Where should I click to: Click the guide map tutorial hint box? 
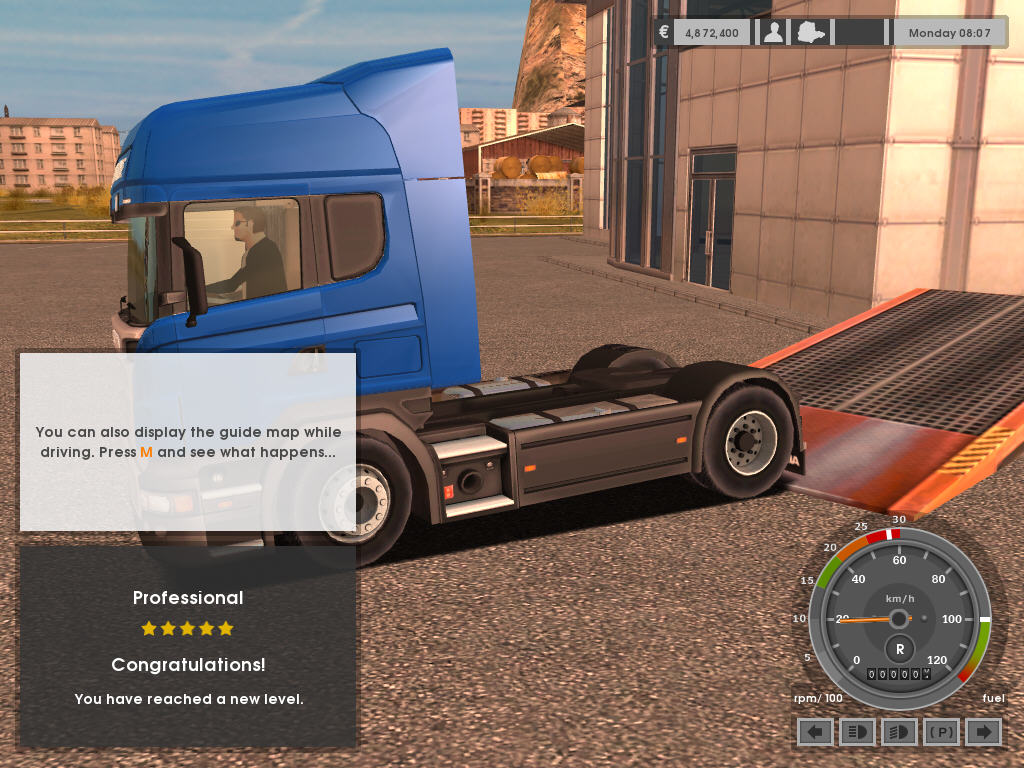(x=188, y=442)
